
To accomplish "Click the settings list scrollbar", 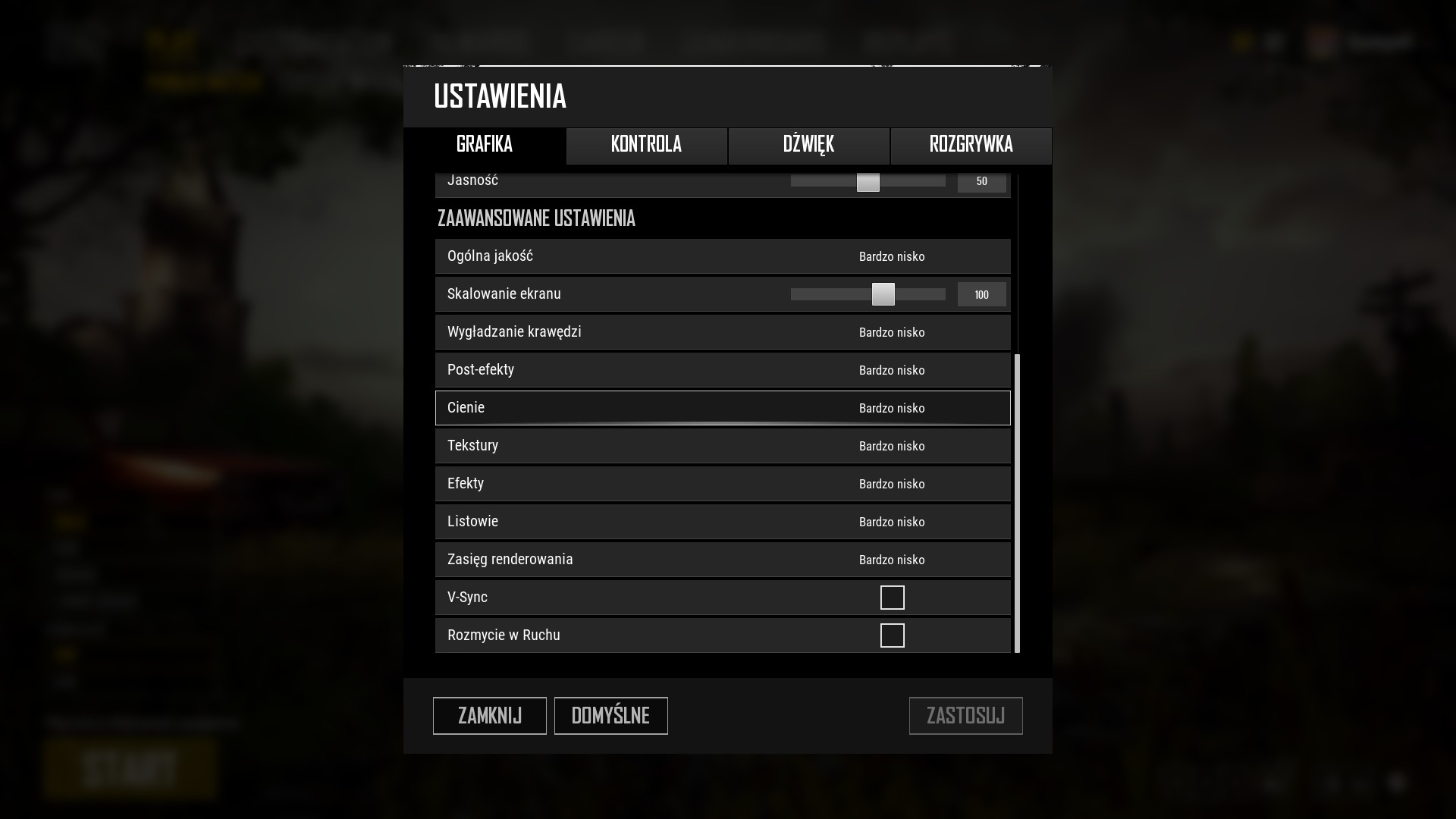I will pyautogui.click(x=1017, y=502).
